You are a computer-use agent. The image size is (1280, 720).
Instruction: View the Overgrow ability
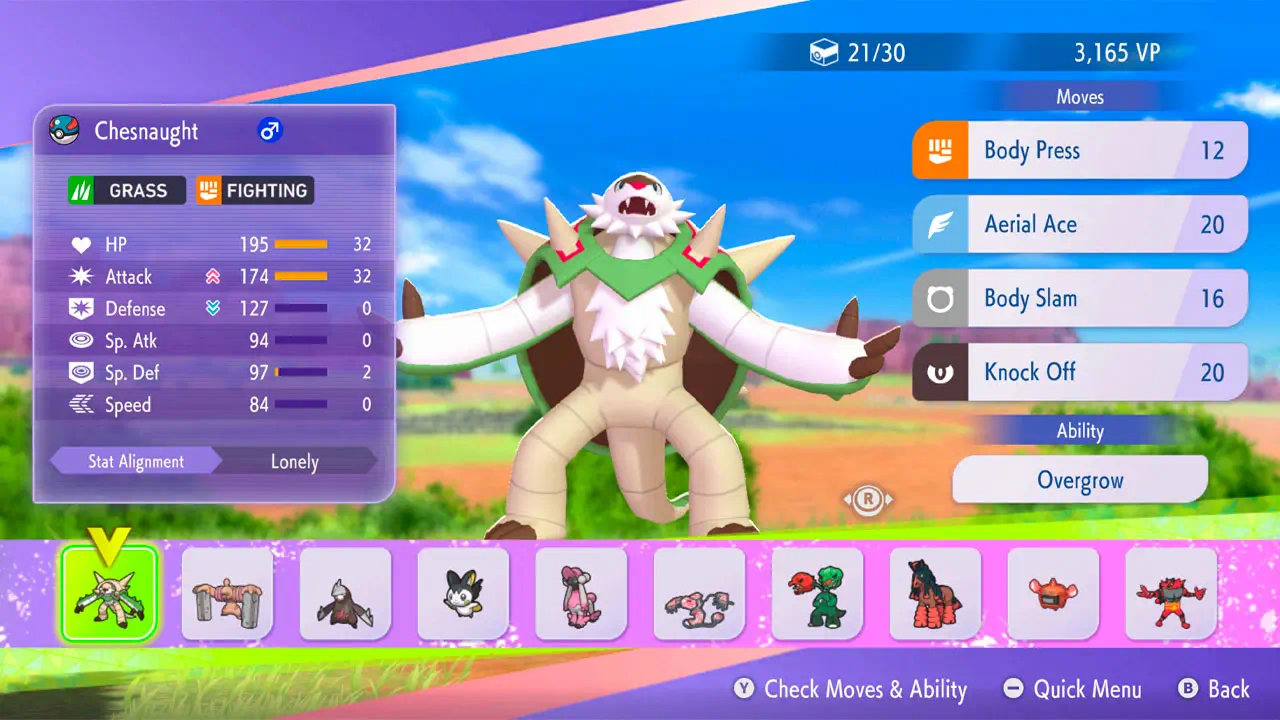tap(1080, 480)
